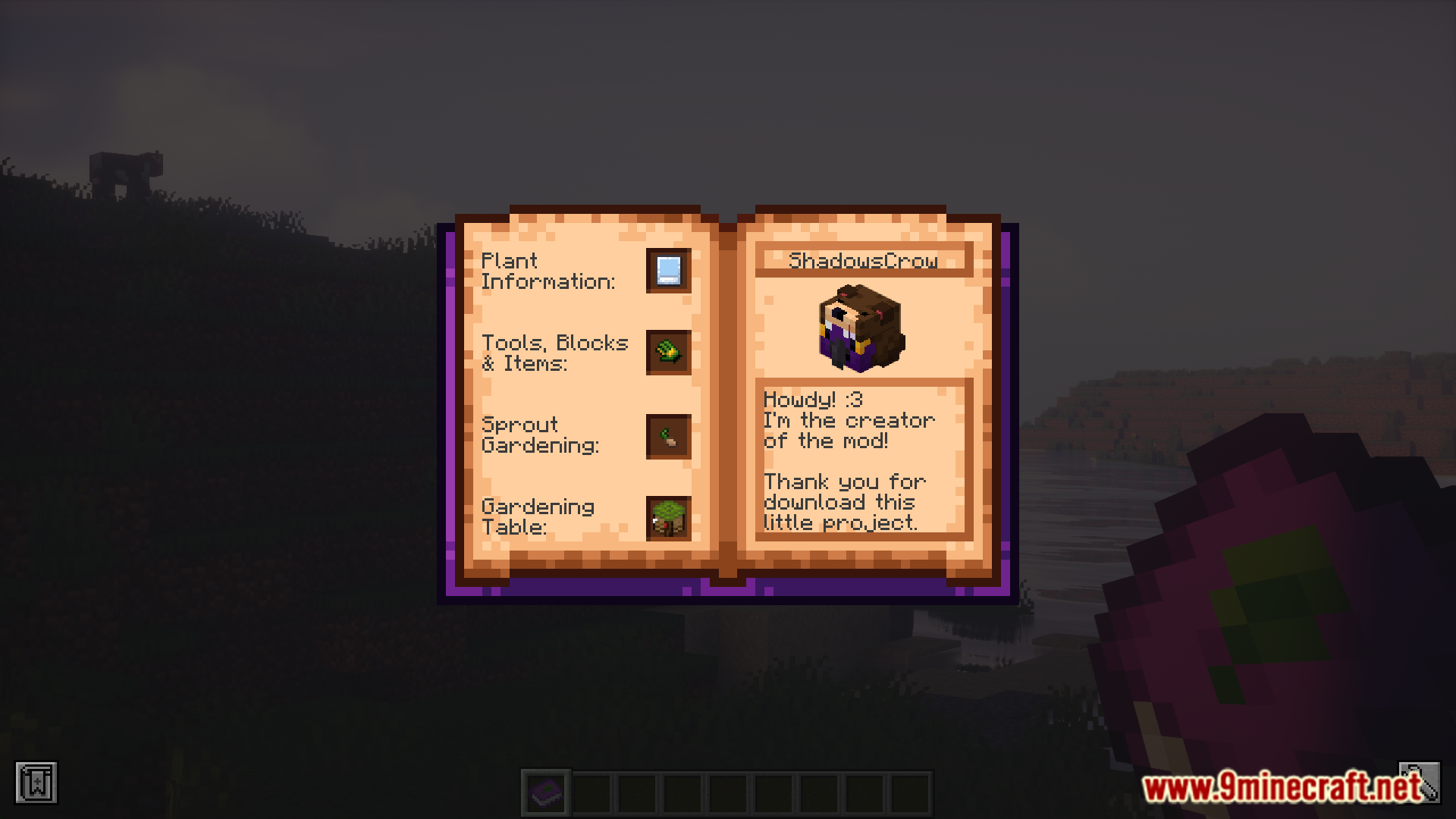1456x819 pixels.
Task: Click the ShadowsCrow creator head
Action: [x=860, y=328]
